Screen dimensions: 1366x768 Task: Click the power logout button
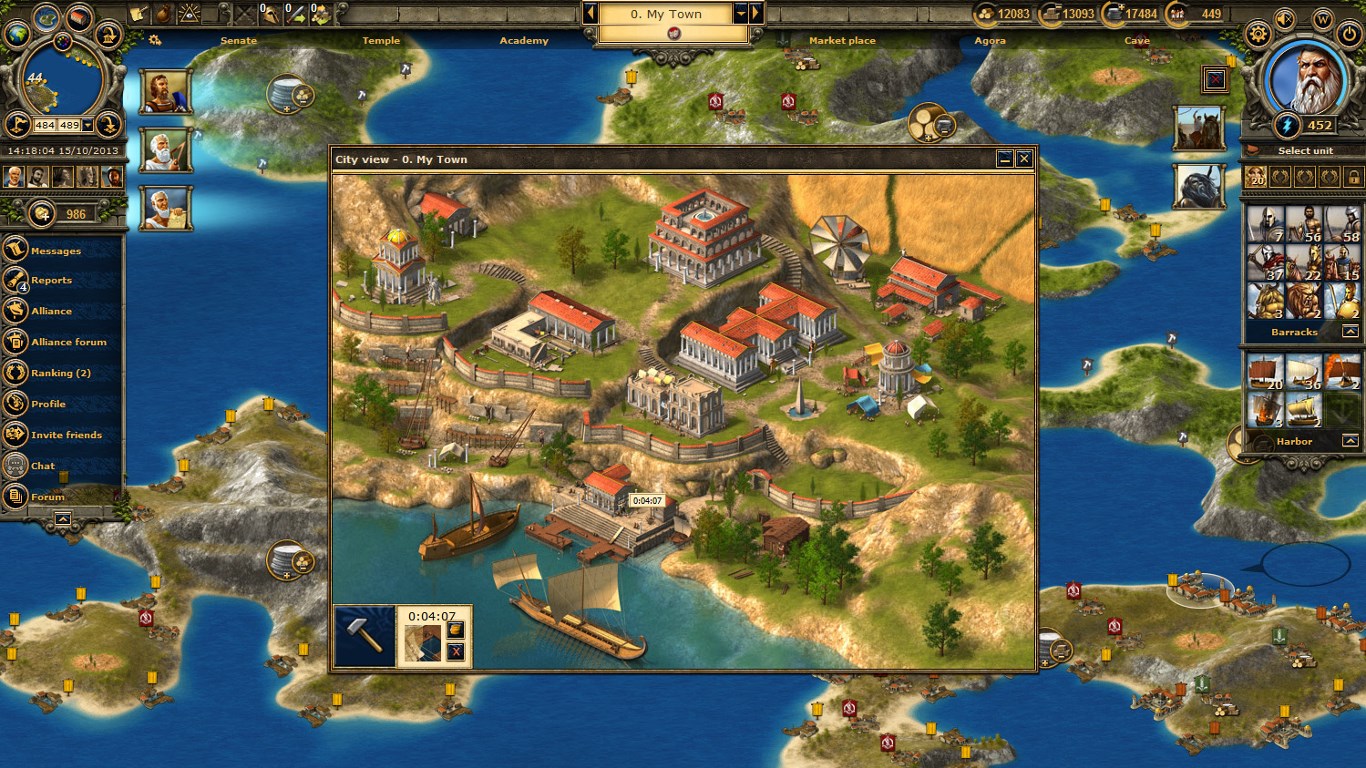click(1349, 33)
